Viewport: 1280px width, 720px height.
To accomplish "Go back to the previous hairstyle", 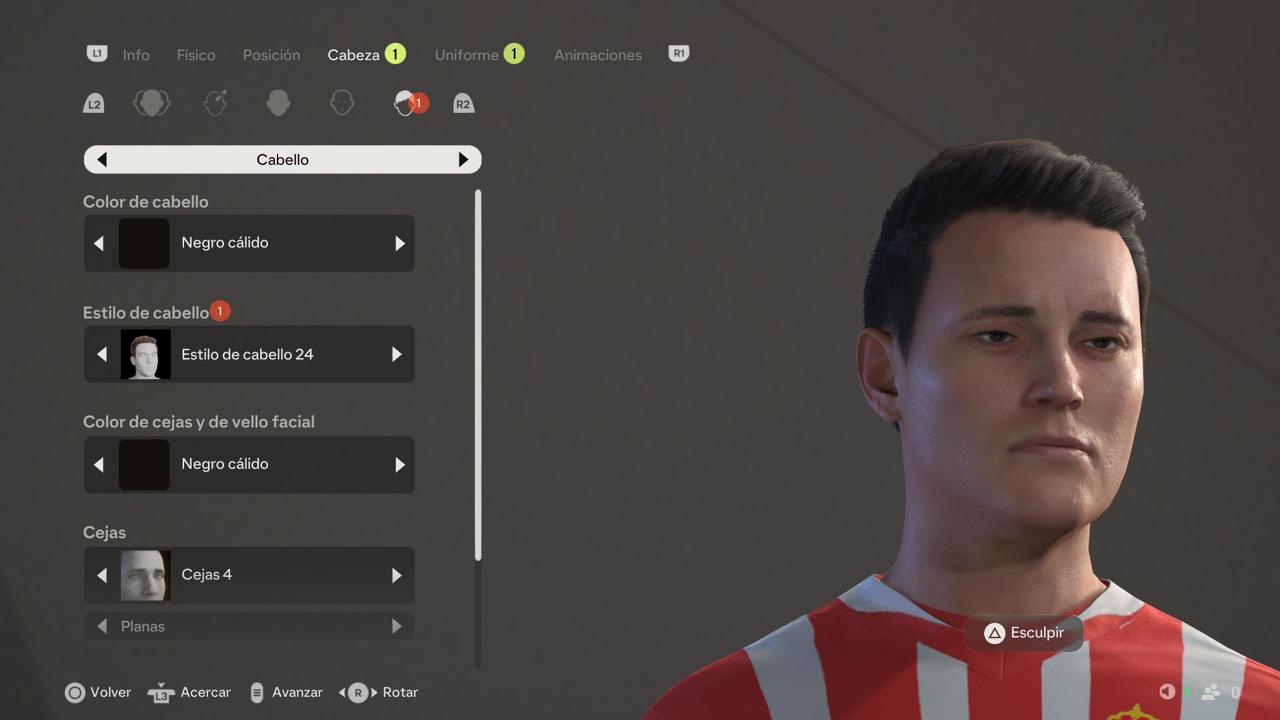I will pos(101,354).
